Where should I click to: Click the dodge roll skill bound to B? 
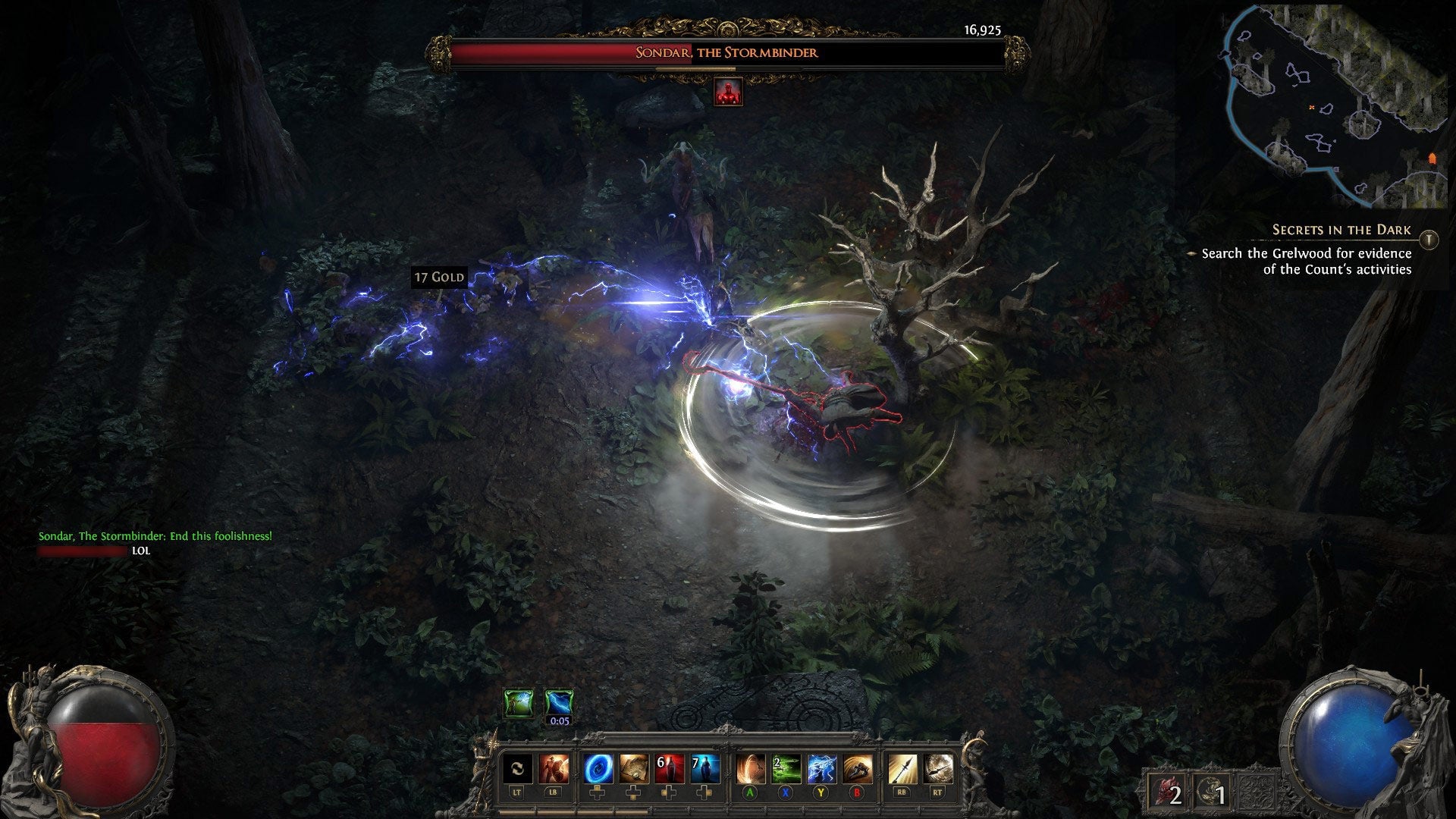(x=856, y=768)
